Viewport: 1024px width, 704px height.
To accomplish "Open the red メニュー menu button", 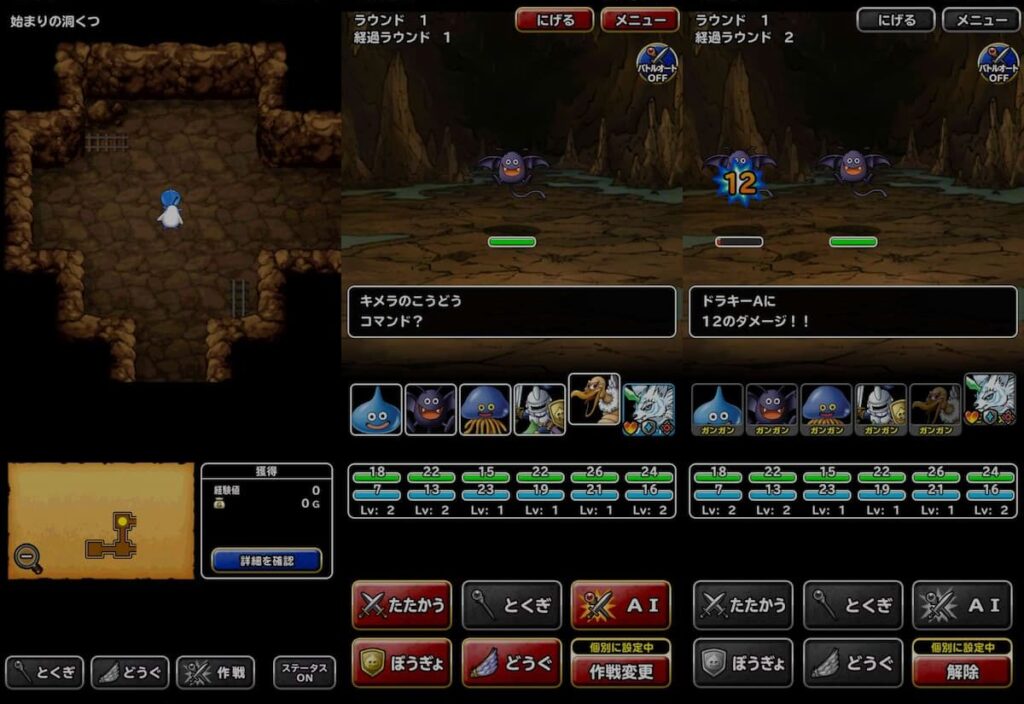I will (640, 20).
